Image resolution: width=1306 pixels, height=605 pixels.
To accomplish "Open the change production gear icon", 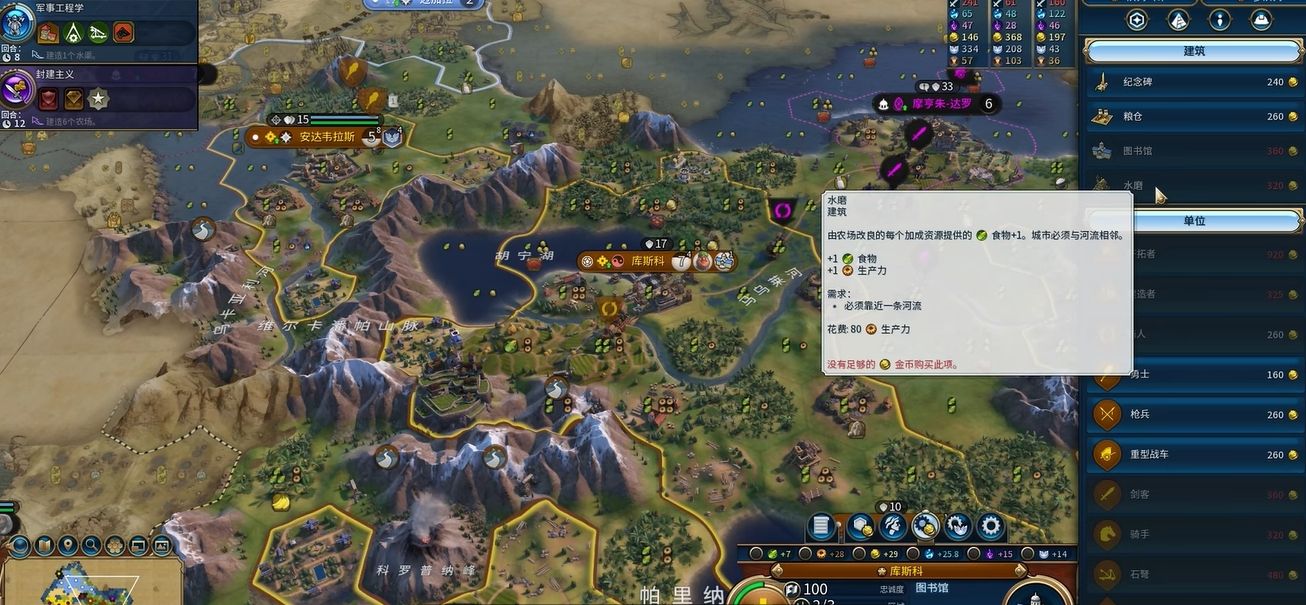I will pos(991,525).
